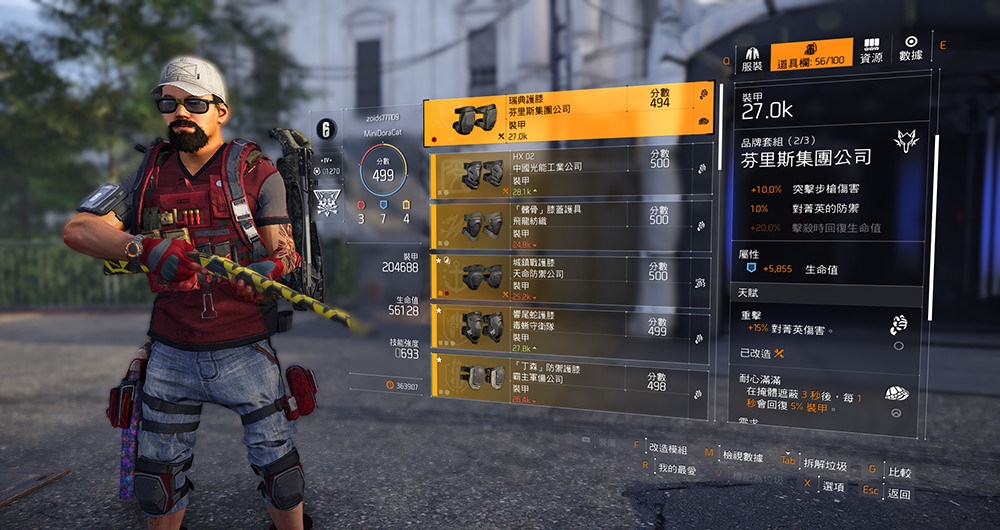The image size is (1000, 530).
Task: Open the 選項 options button
Action: (x=832, y=486)
